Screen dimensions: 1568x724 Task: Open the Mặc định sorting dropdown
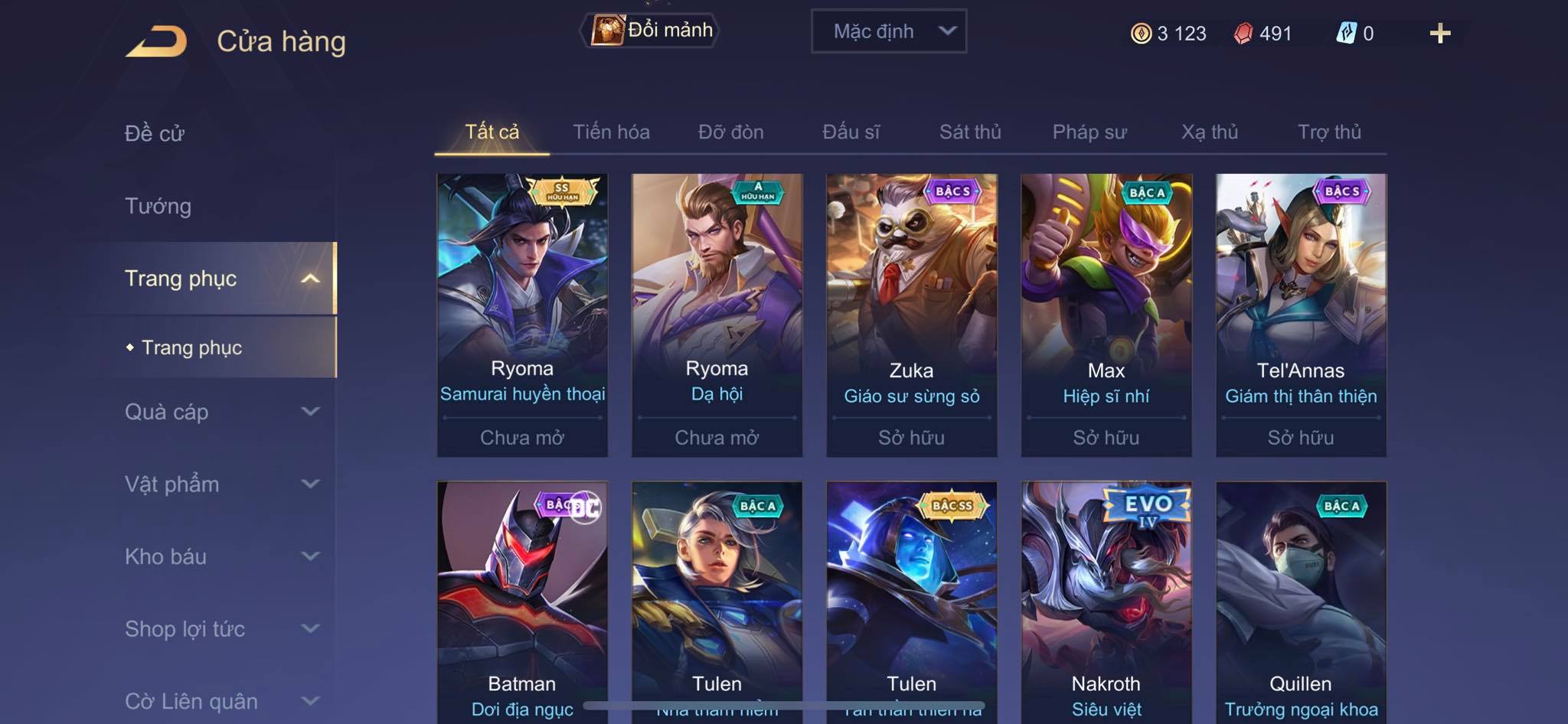pos(888,31)
